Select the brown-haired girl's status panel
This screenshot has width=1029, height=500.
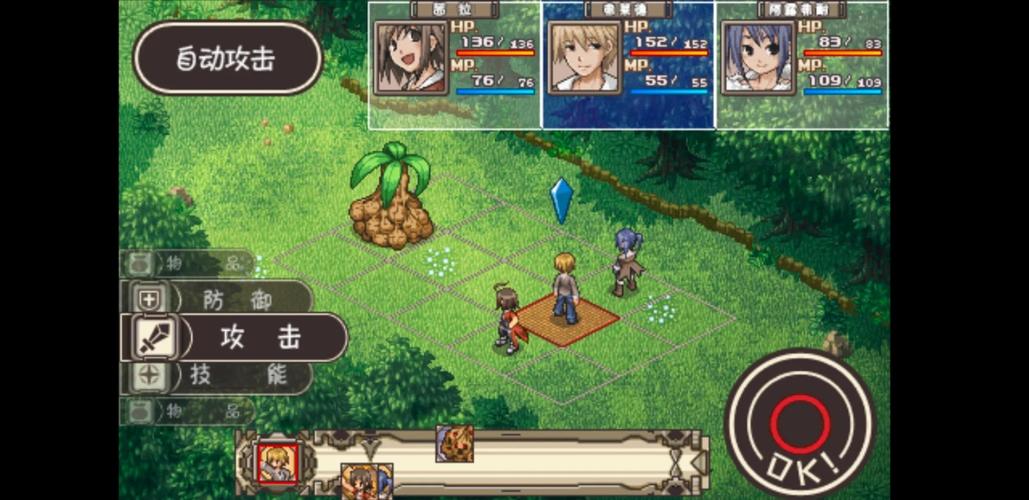455,66
